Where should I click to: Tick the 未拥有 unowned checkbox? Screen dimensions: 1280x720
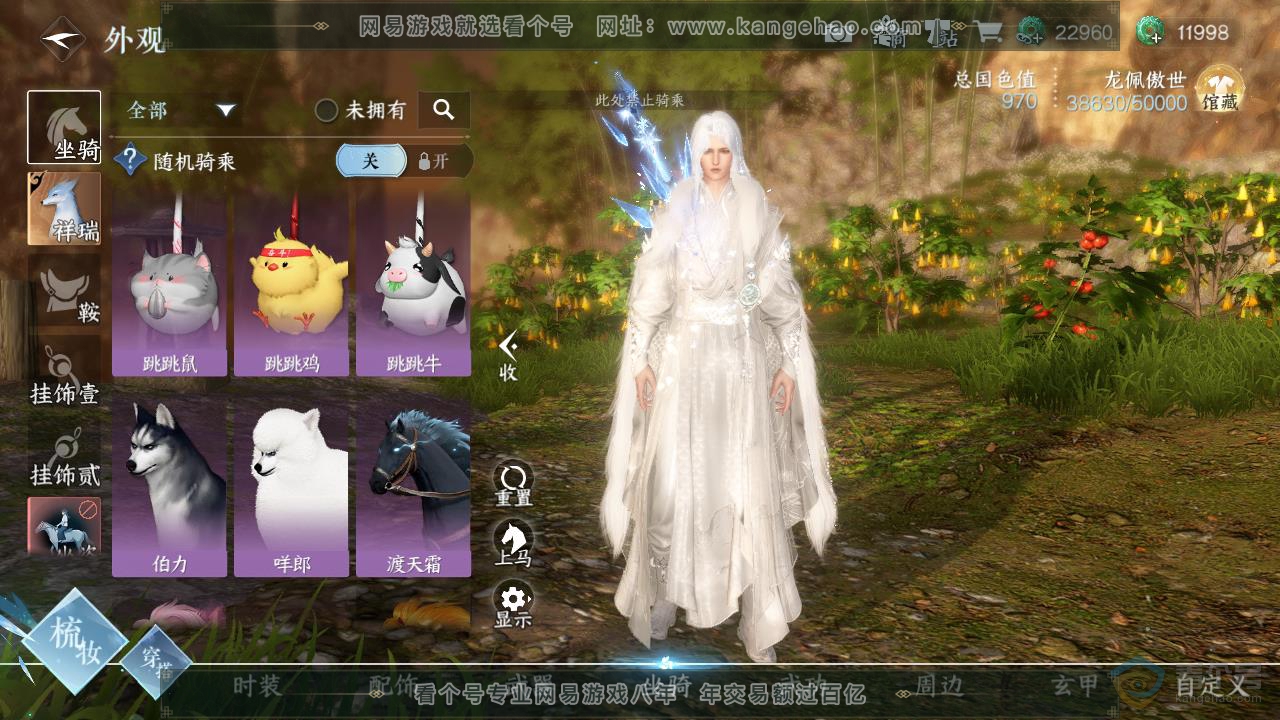[326, 110]
